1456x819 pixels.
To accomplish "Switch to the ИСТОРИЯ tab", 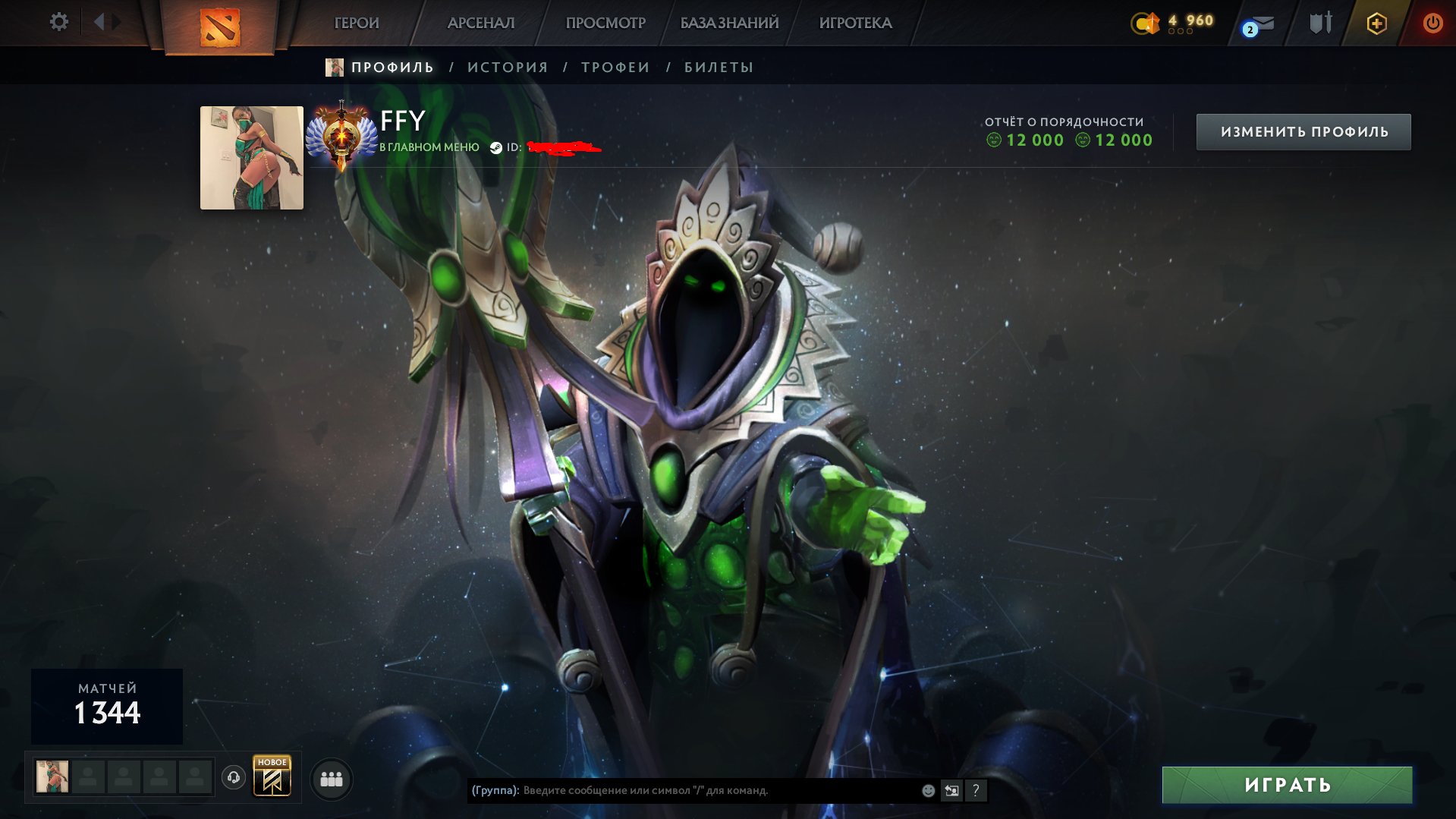I will tap(508, 68).
